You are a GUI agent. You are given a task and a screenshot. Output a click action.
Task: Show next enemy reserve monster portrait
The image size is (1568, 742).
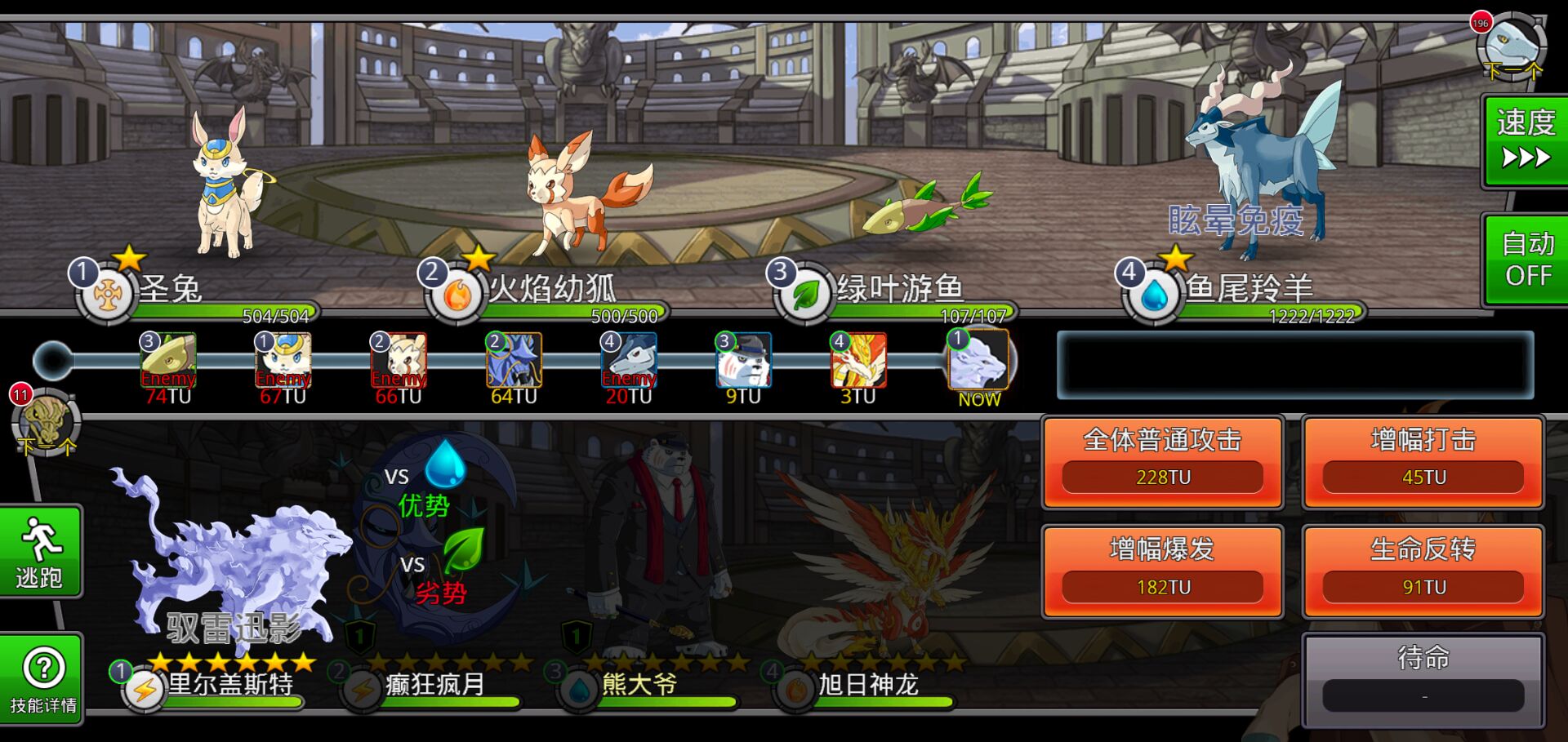(1511, 47)
